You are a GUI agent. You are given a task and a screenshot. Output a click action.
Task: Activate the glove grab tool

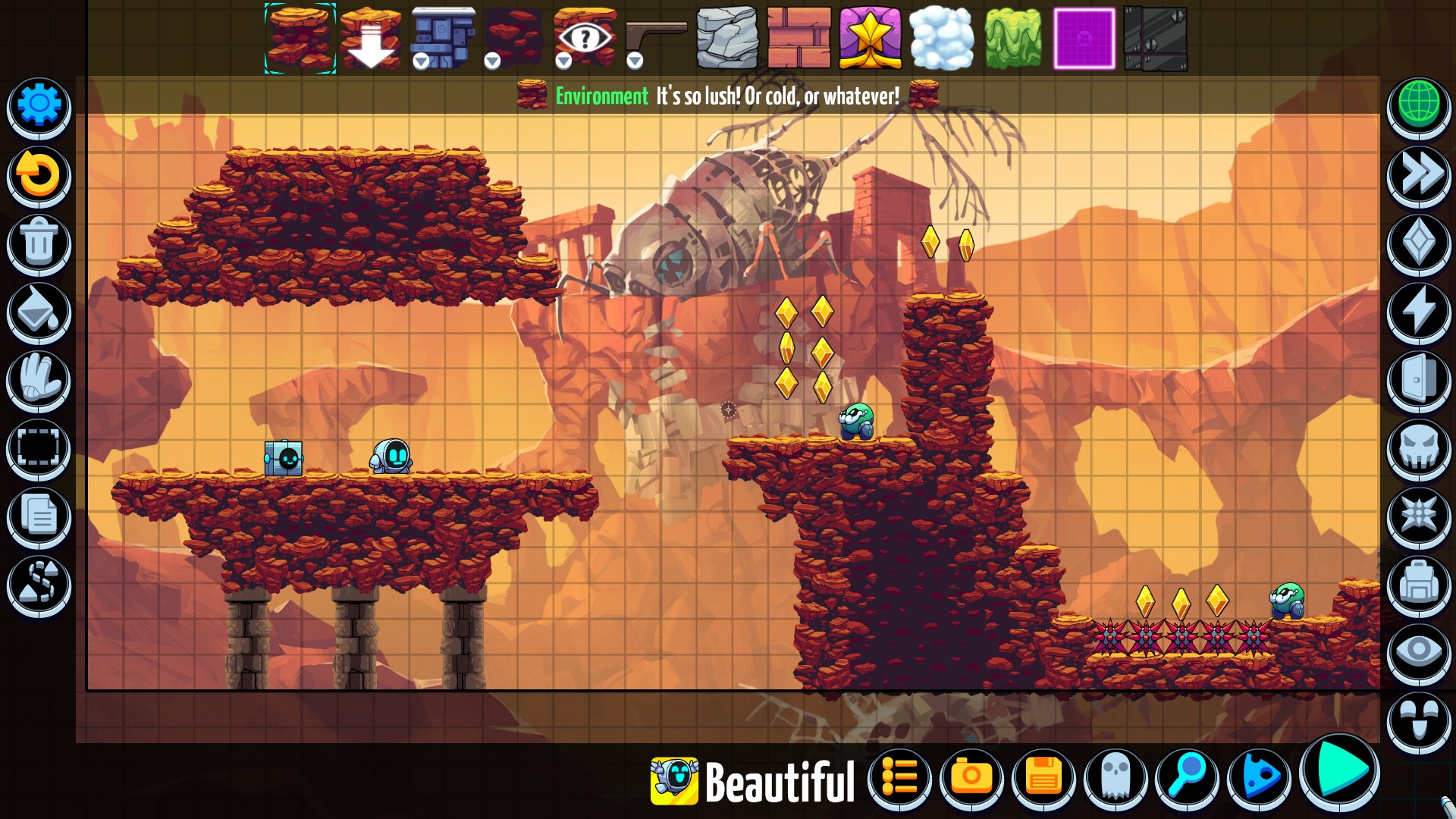click(x=39, y=379)
